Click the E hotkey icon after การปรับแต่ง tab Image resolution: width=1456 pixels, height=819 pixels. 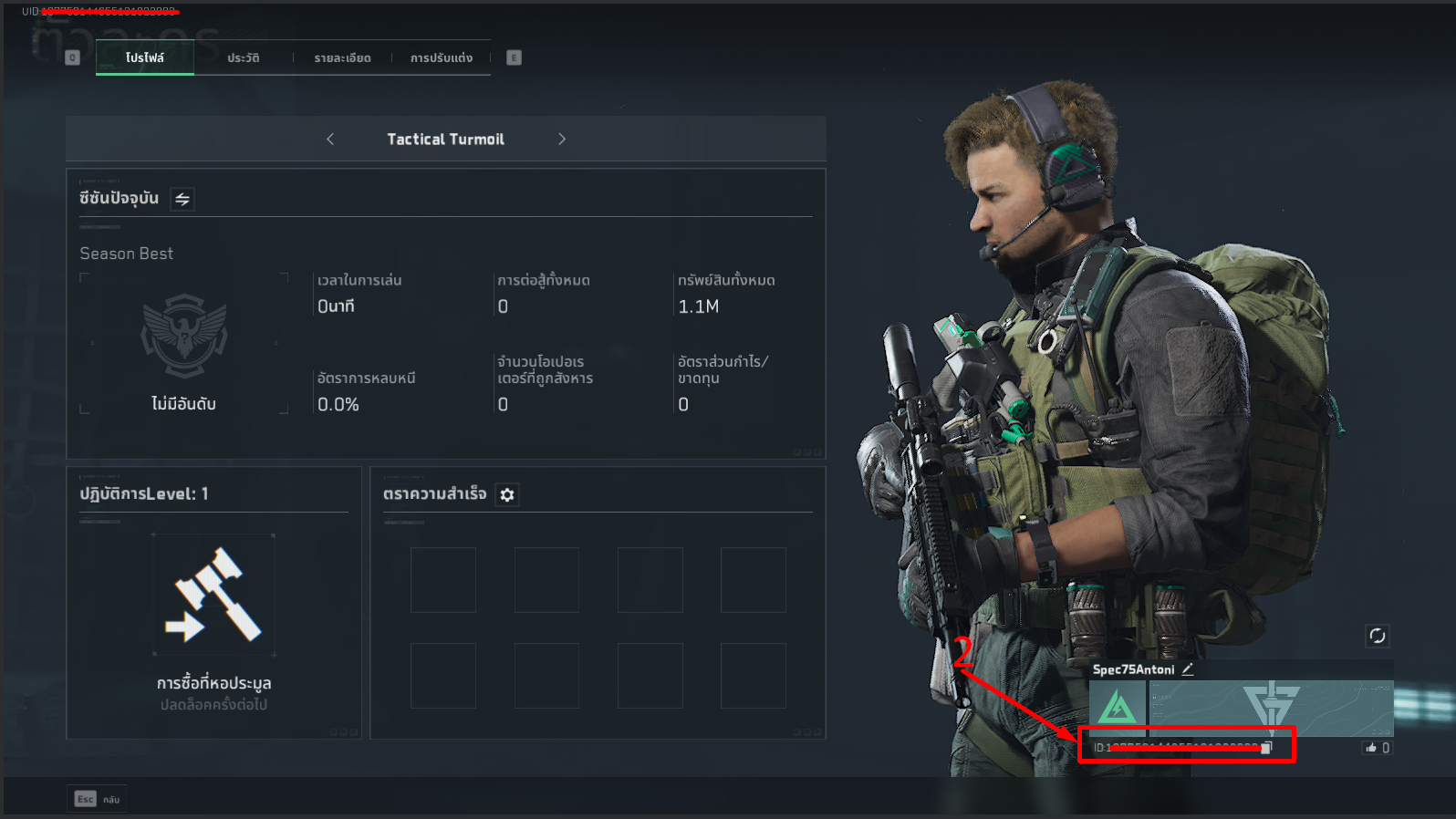[x=513, y=57]
